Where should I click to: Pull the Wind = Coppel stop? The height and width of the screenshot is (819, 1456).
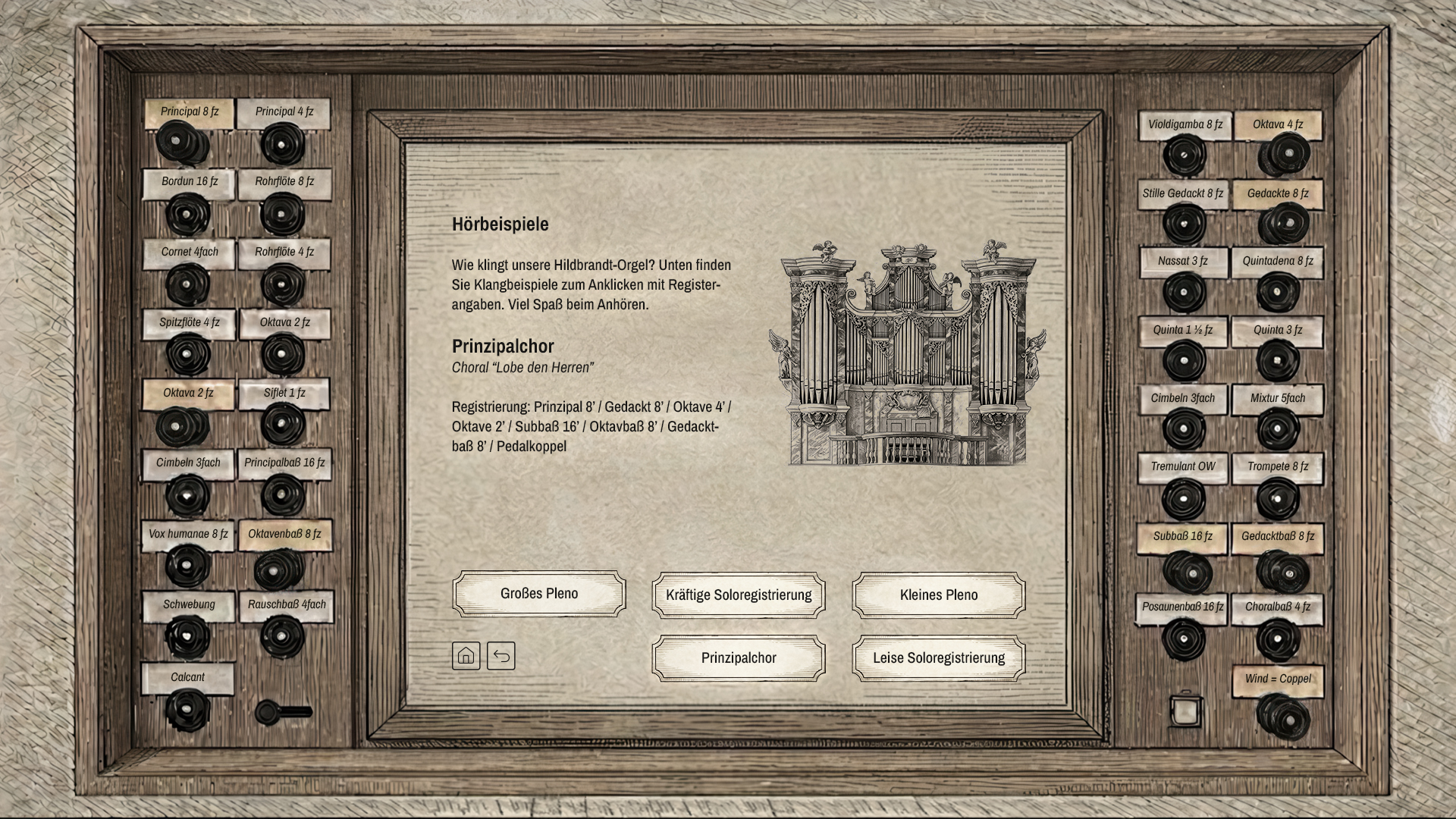click(1282, 716)
